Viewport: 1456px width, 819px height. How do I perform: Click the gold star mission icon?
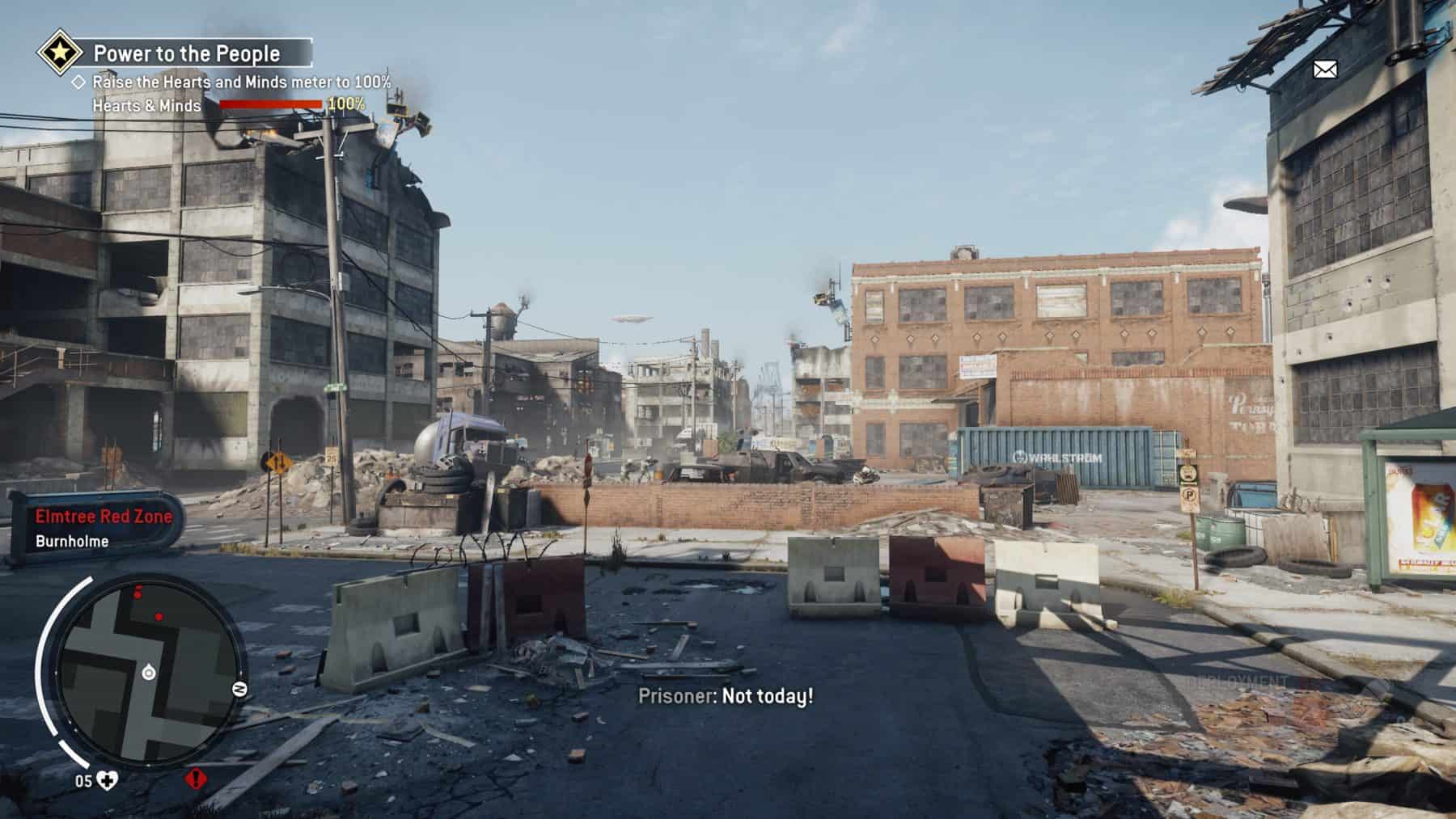(x=60, y=53)
